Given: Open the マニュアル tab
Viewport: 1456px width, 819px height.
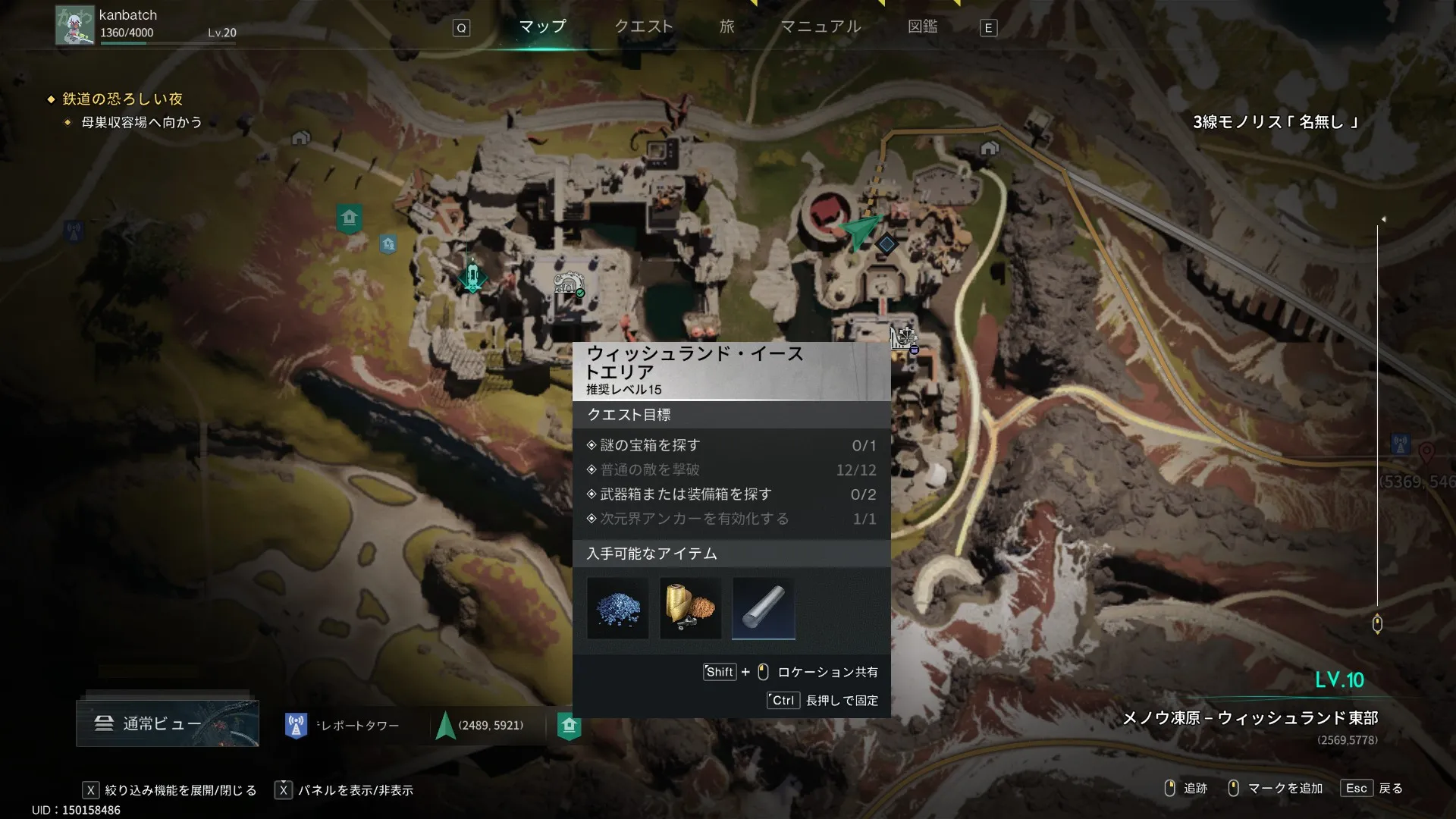Looking at the screenshot, I should click(x=821, y=27).
